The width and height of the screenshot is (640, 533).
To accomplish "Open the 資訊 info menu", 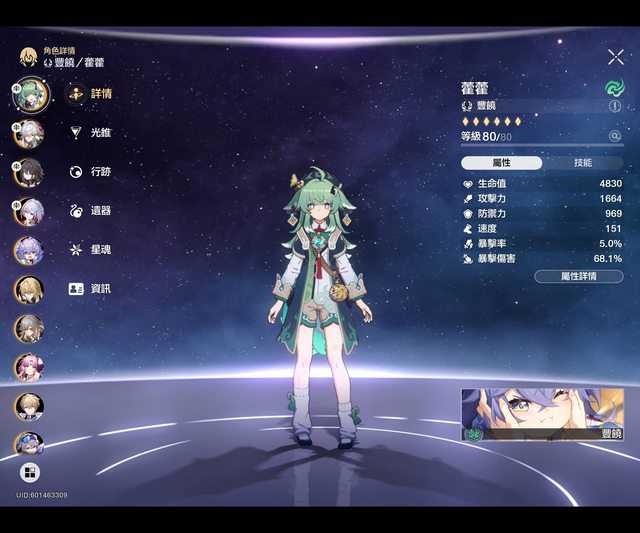I will point(88,288).
